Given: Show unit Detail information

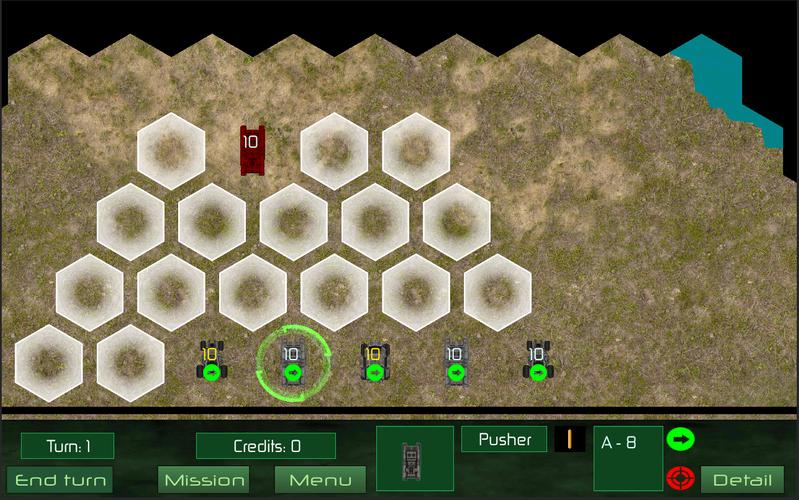Looking at the screenshot, I should 741,480.
